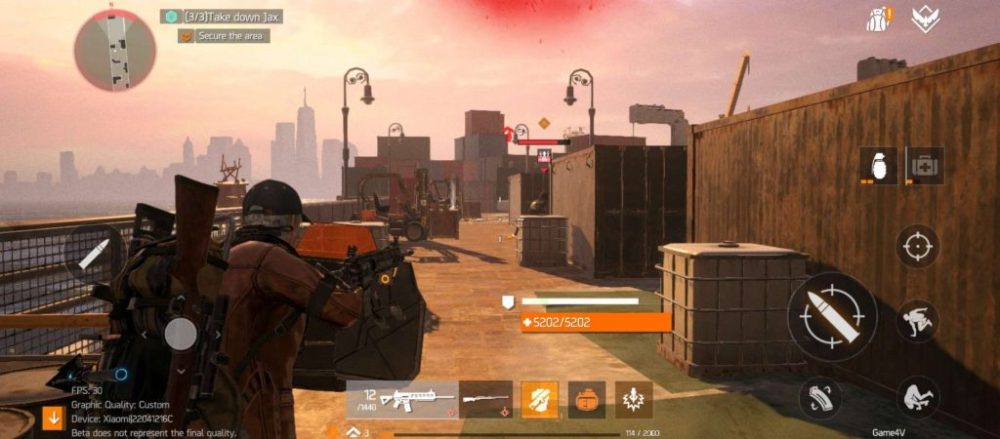Viewport: 1000px width, 439px height.
Task: Select the assault rifle weapon slot
Action: [x=403, y=399]
